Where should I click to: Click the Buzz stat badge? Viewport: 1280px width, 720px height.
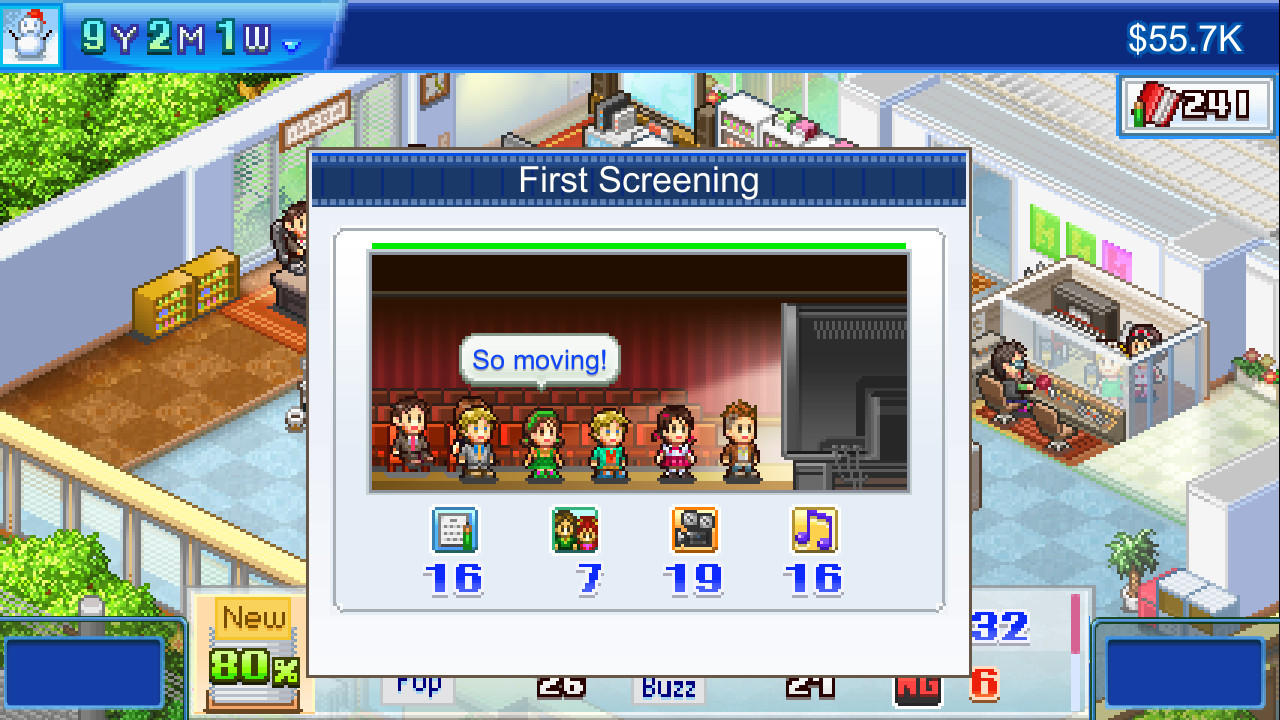[x=668, y=688]
